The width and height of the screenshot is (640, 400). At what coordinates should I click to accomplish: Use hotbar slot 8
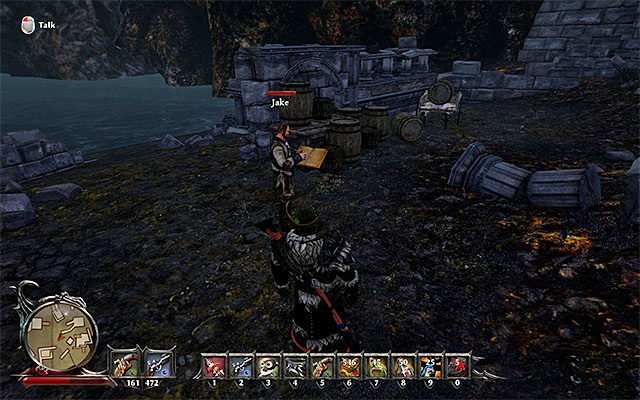tap(404, 367)
